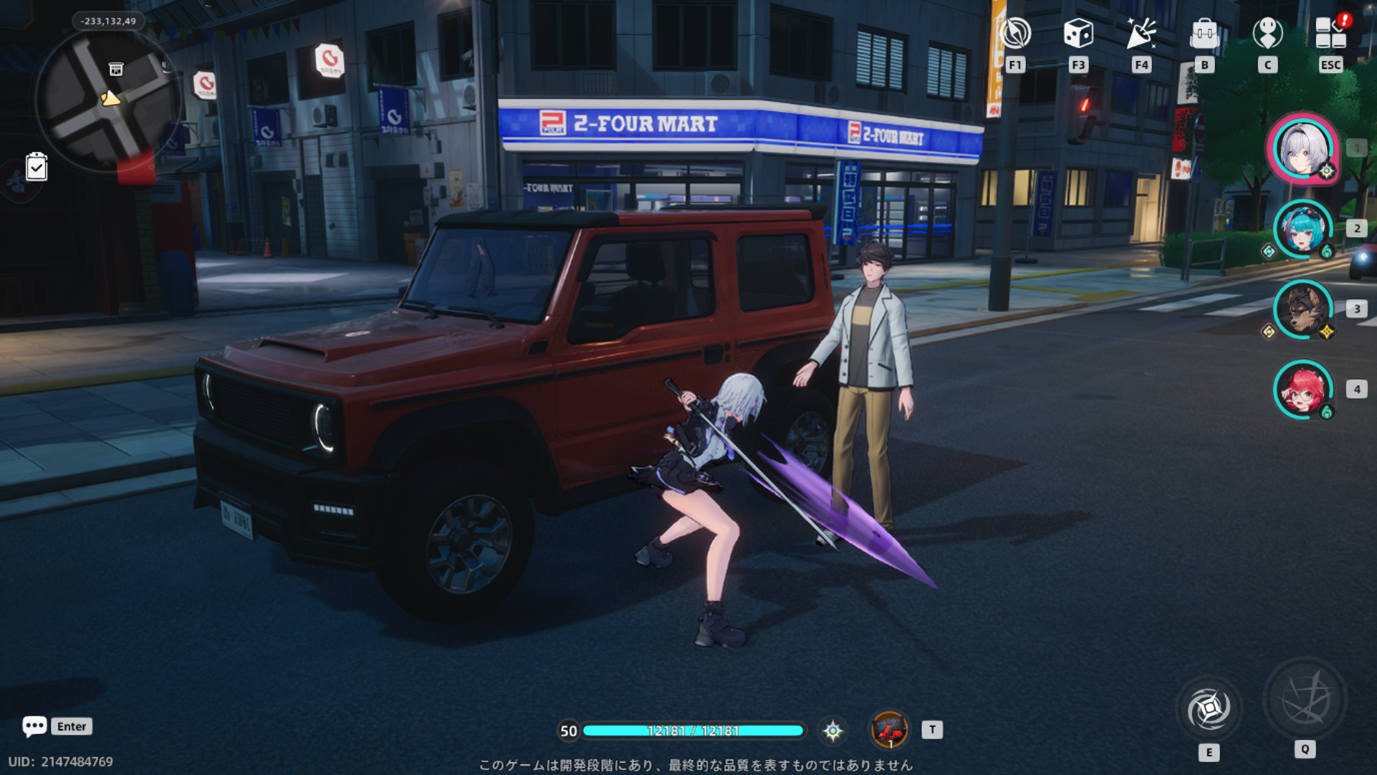1377x775 pixels.
Task: Switch to the dog character portrait
Action: 1303,309
